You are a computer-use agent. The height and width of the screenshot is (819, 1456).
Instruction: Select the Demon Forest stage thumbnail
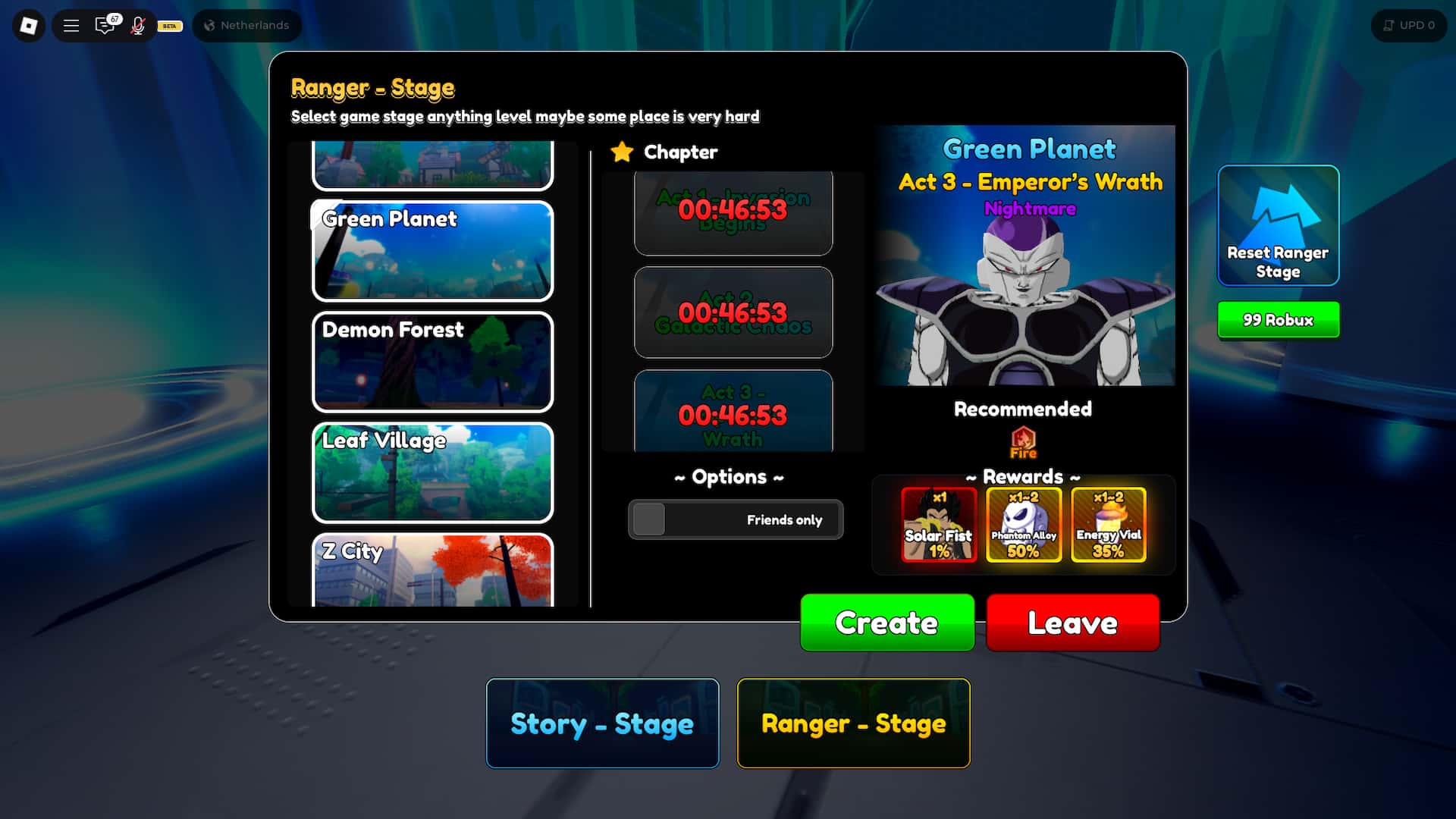[432, 362]
